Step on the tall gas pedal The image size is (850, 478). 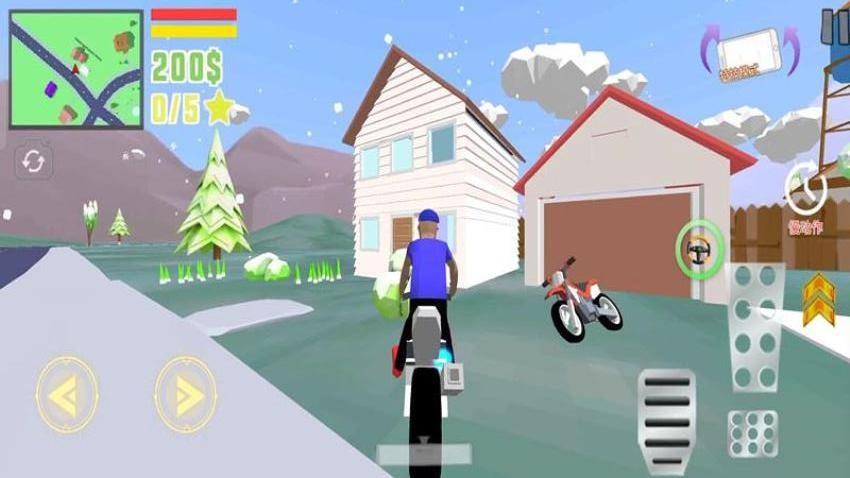coord(755,327)
